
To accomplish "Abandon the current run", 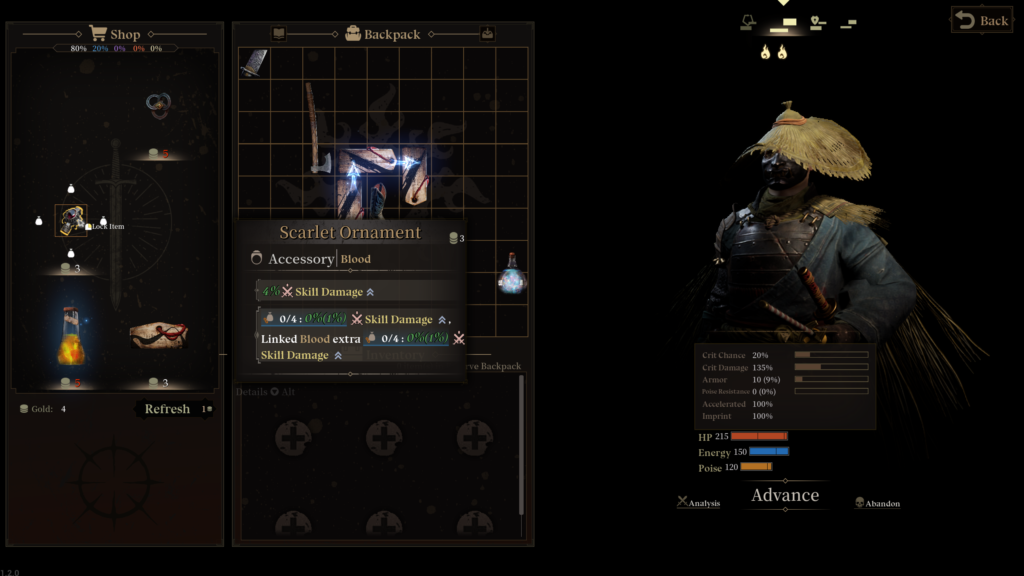I will pos(877,503).
